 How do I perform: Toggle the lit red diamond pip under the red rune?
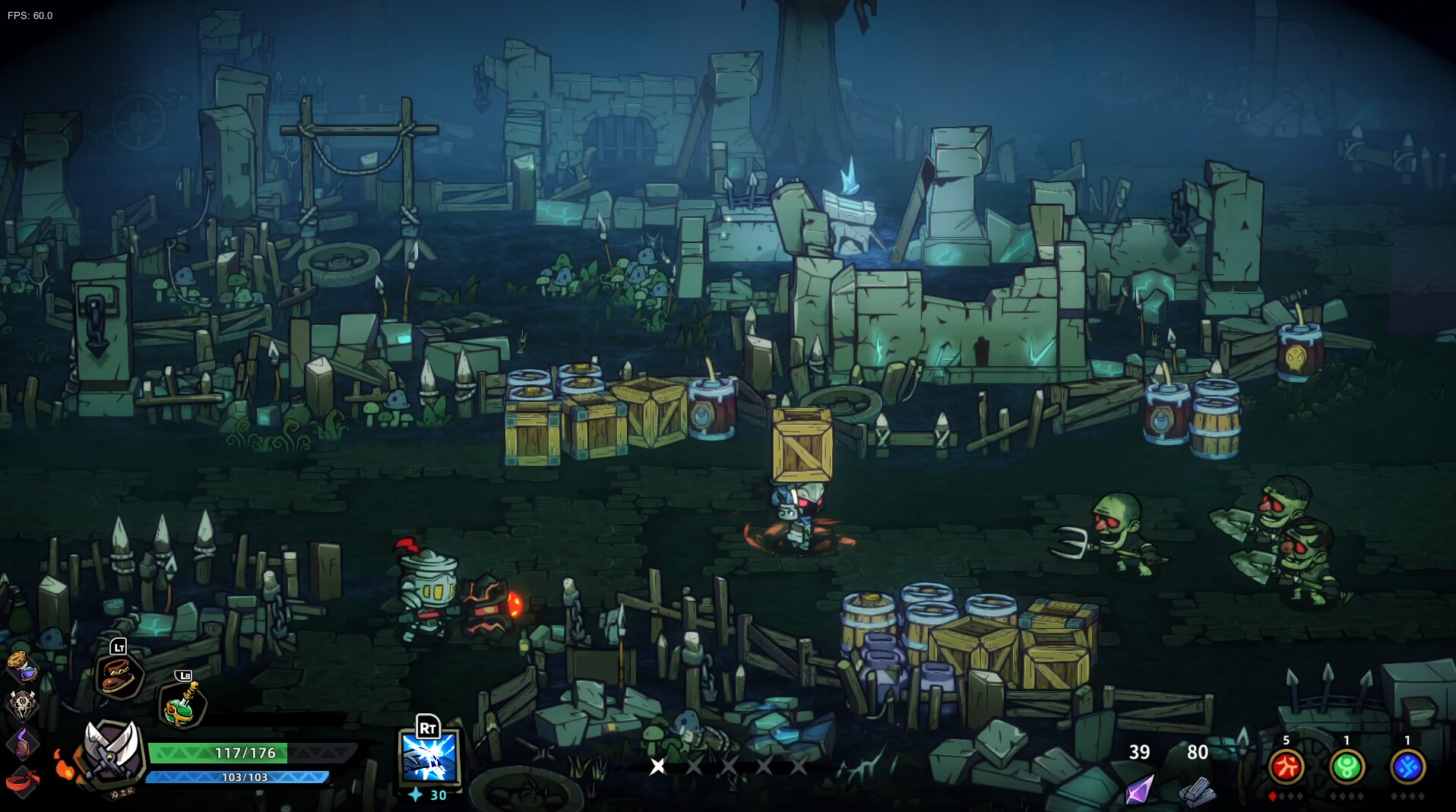point(1272,796)
